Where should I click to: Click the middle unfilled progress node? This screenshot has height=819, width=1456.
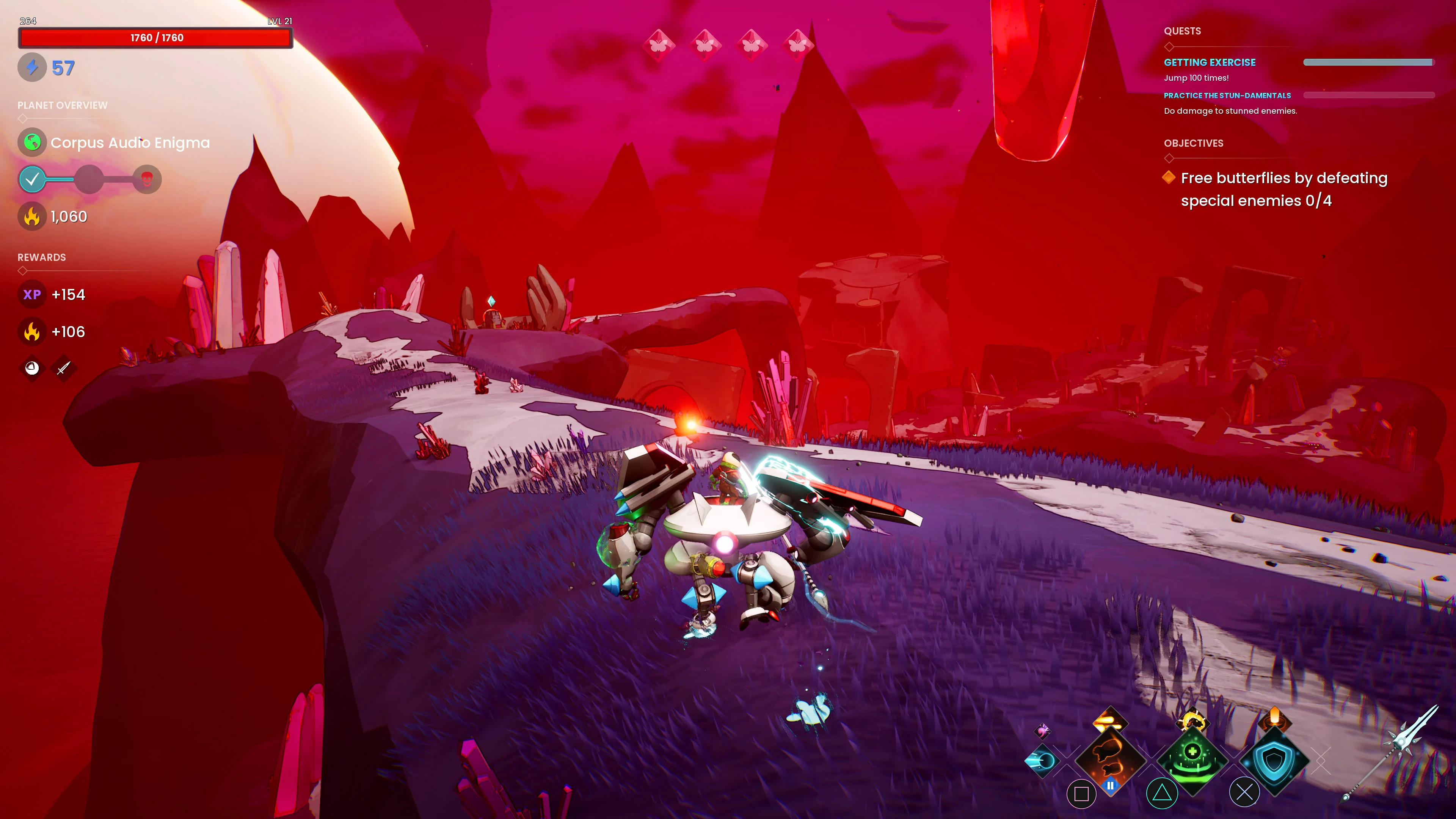(89, 179)
